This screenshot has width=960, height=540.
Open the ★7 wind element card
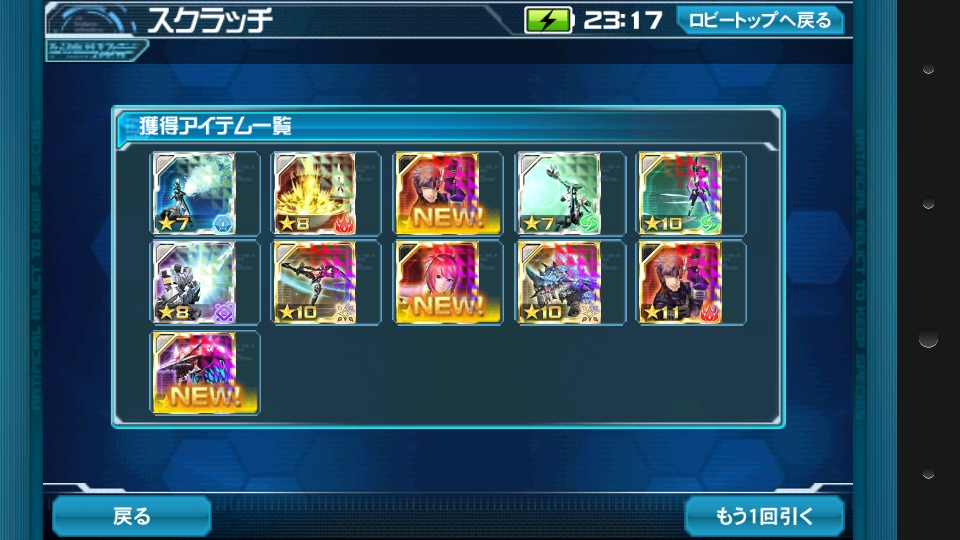coord(558,193)
